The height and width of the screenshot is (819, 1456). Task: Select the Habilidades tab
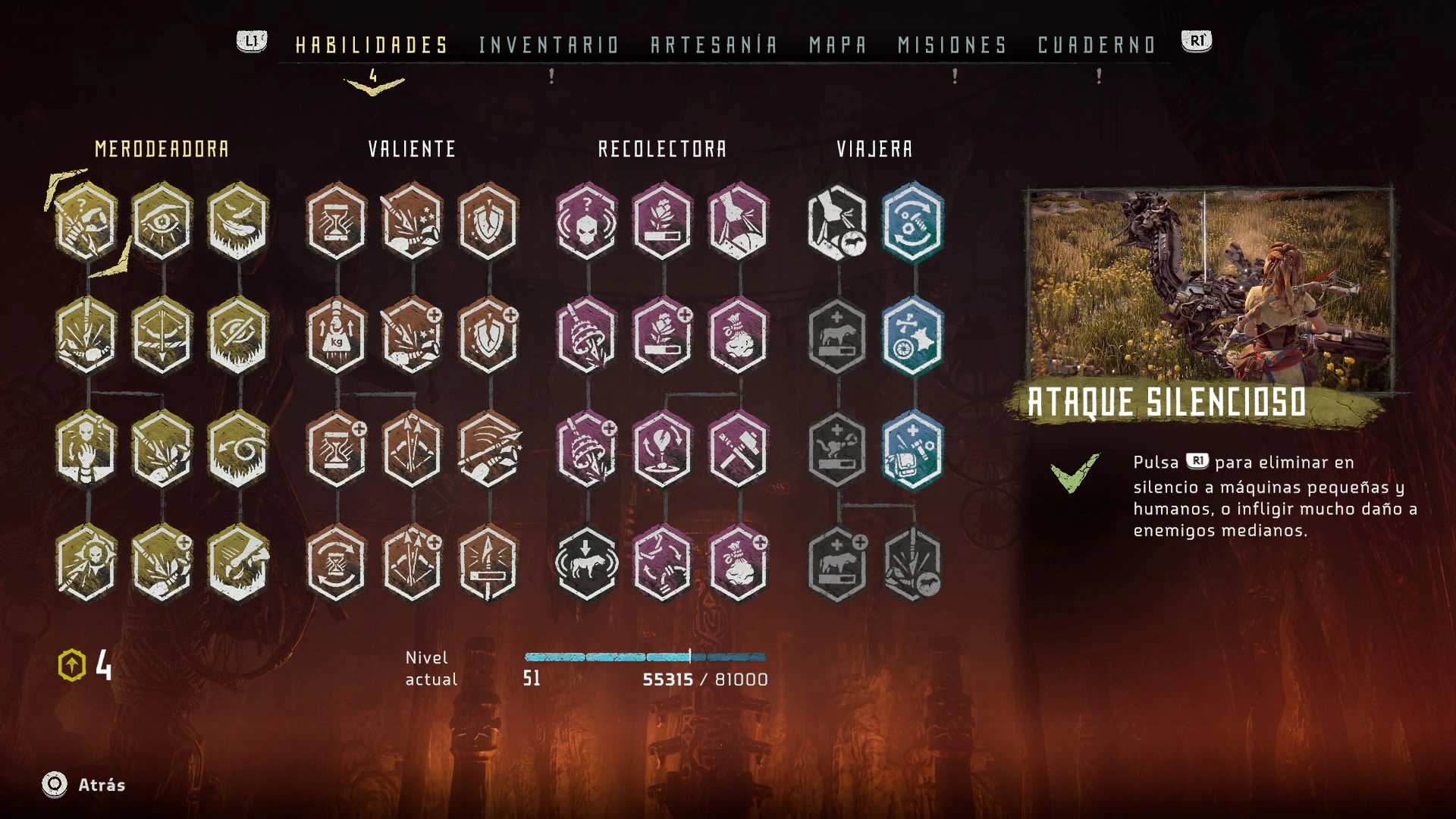click(372, 45)
